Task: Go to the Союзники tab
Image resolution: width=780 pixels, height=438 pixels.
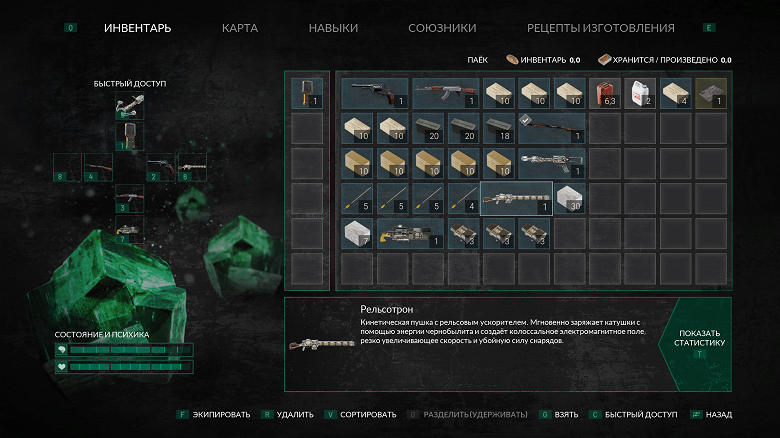Action: point(442,28)
